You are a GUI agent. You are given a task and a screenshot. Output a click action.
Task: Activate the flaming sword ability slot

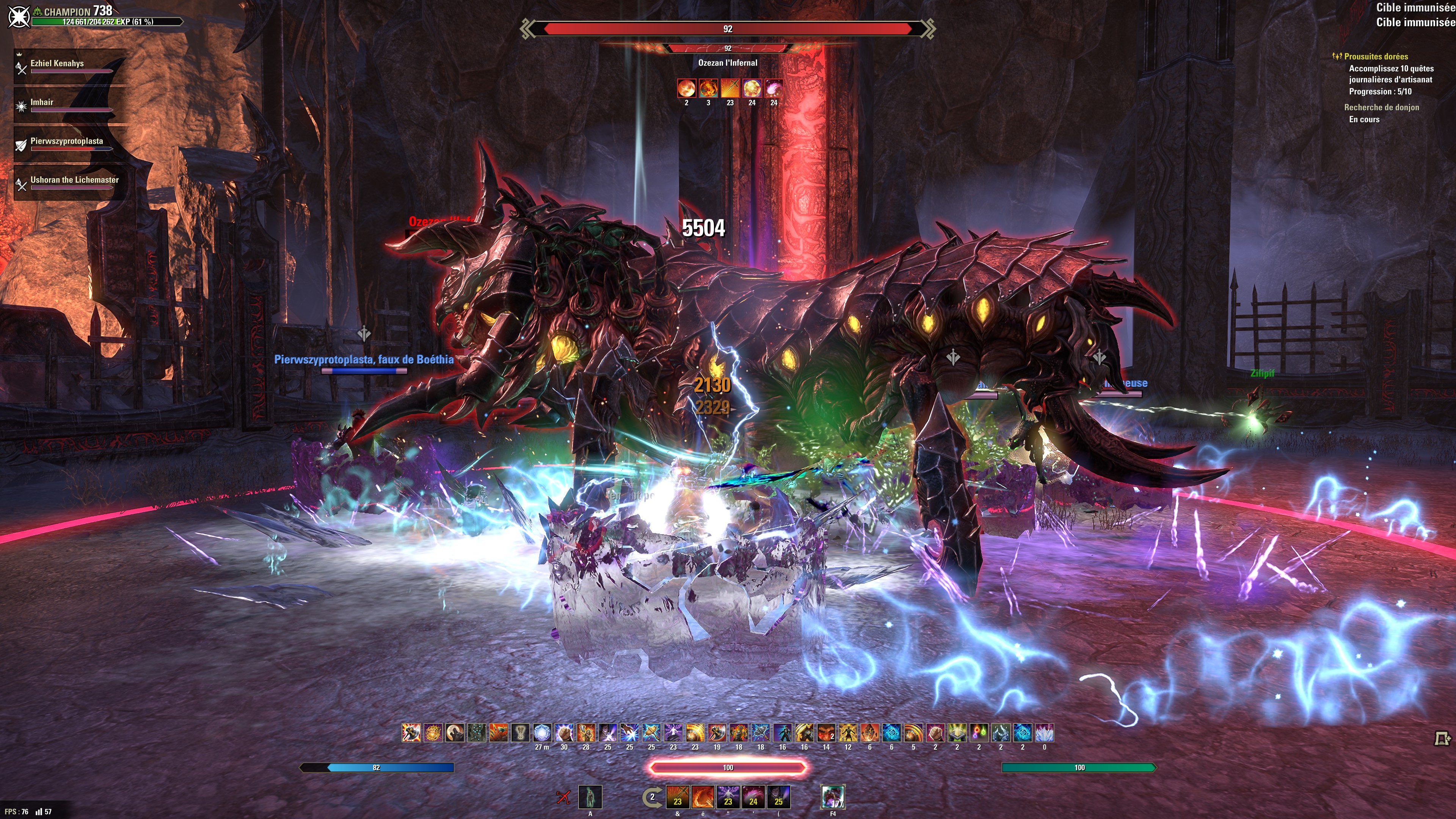677,797
